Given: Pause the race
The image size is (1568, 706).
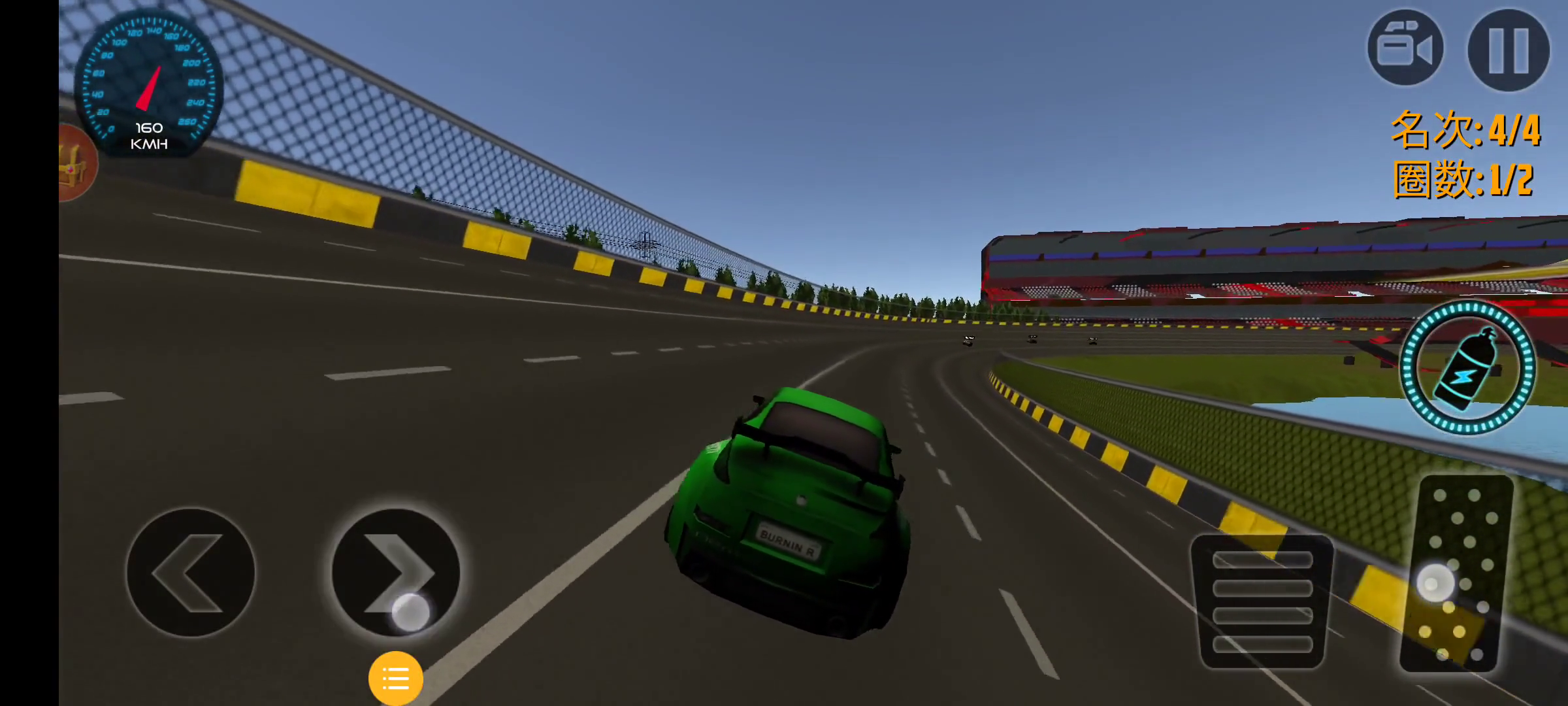Looking at the screenshot, I should (x=1508, y=50).
